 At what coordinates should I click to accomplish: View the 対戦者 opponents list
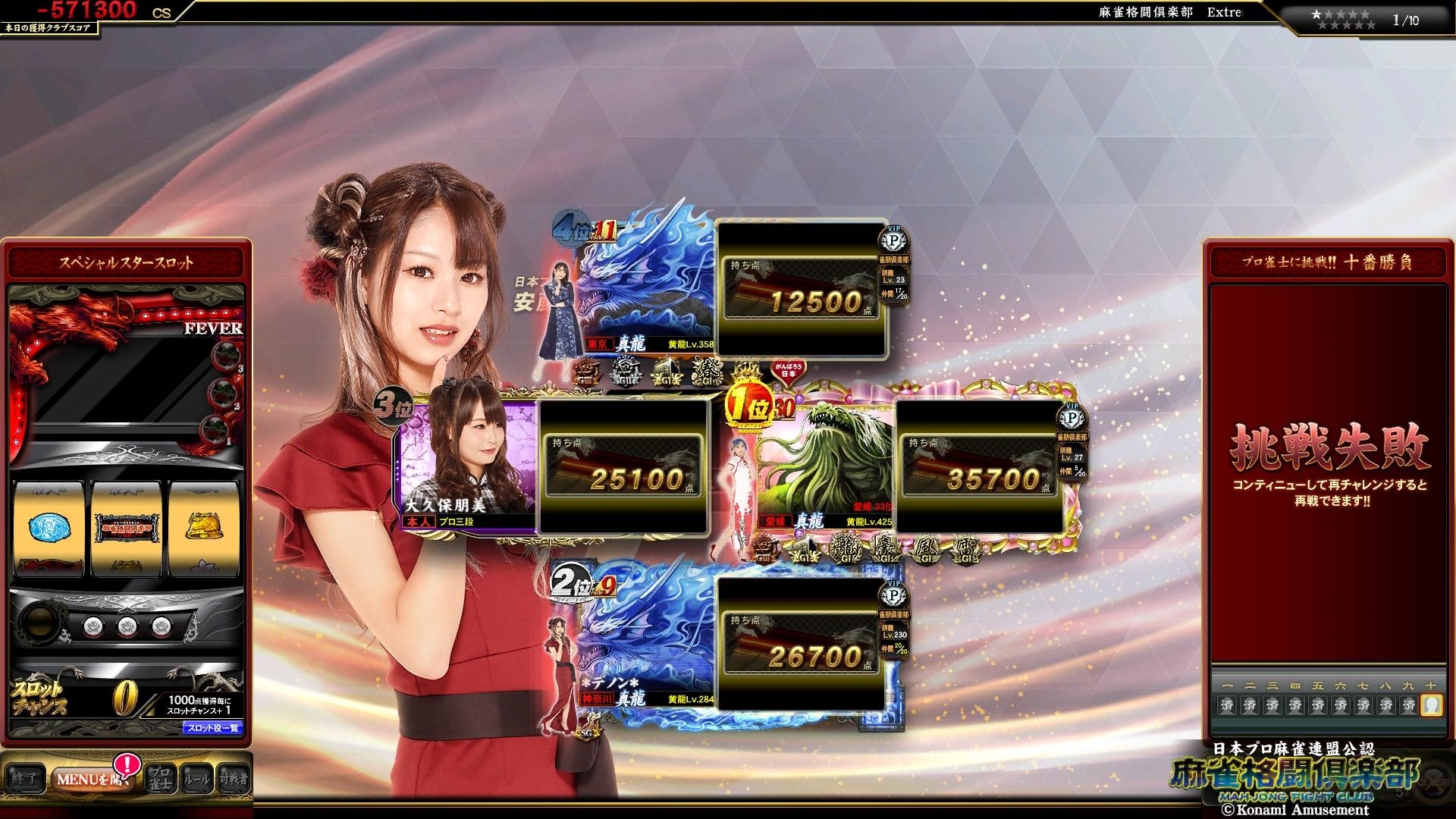[x=233, y=779]
